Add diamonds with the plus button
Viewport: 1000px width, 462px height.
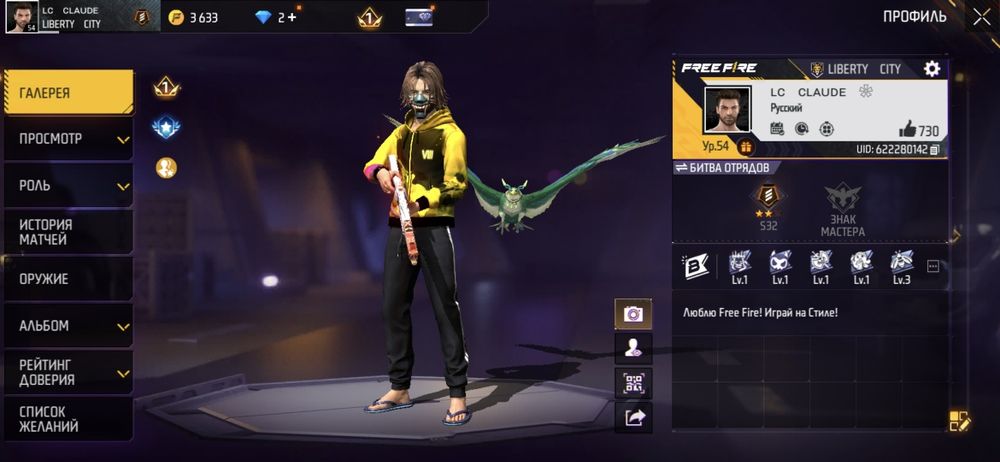[x=291, y=17]
